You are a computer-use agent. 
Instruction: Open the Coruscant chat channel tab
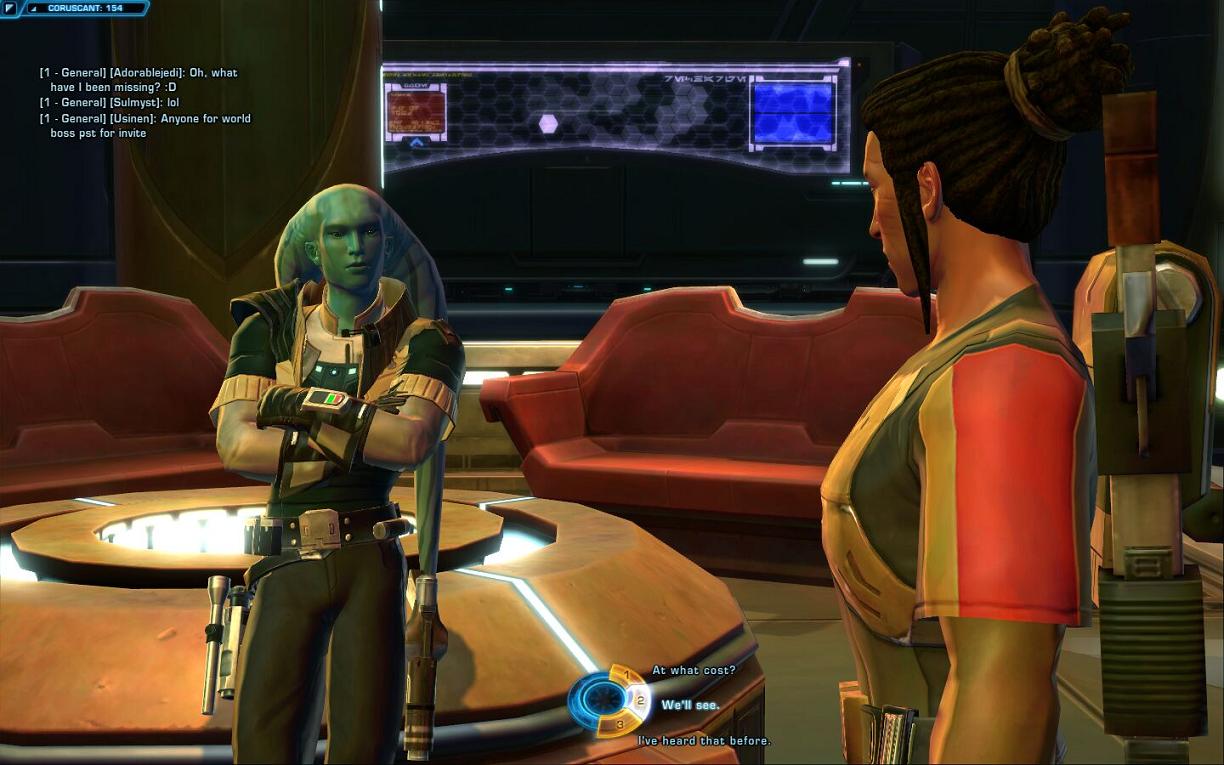tap(85, 8)
